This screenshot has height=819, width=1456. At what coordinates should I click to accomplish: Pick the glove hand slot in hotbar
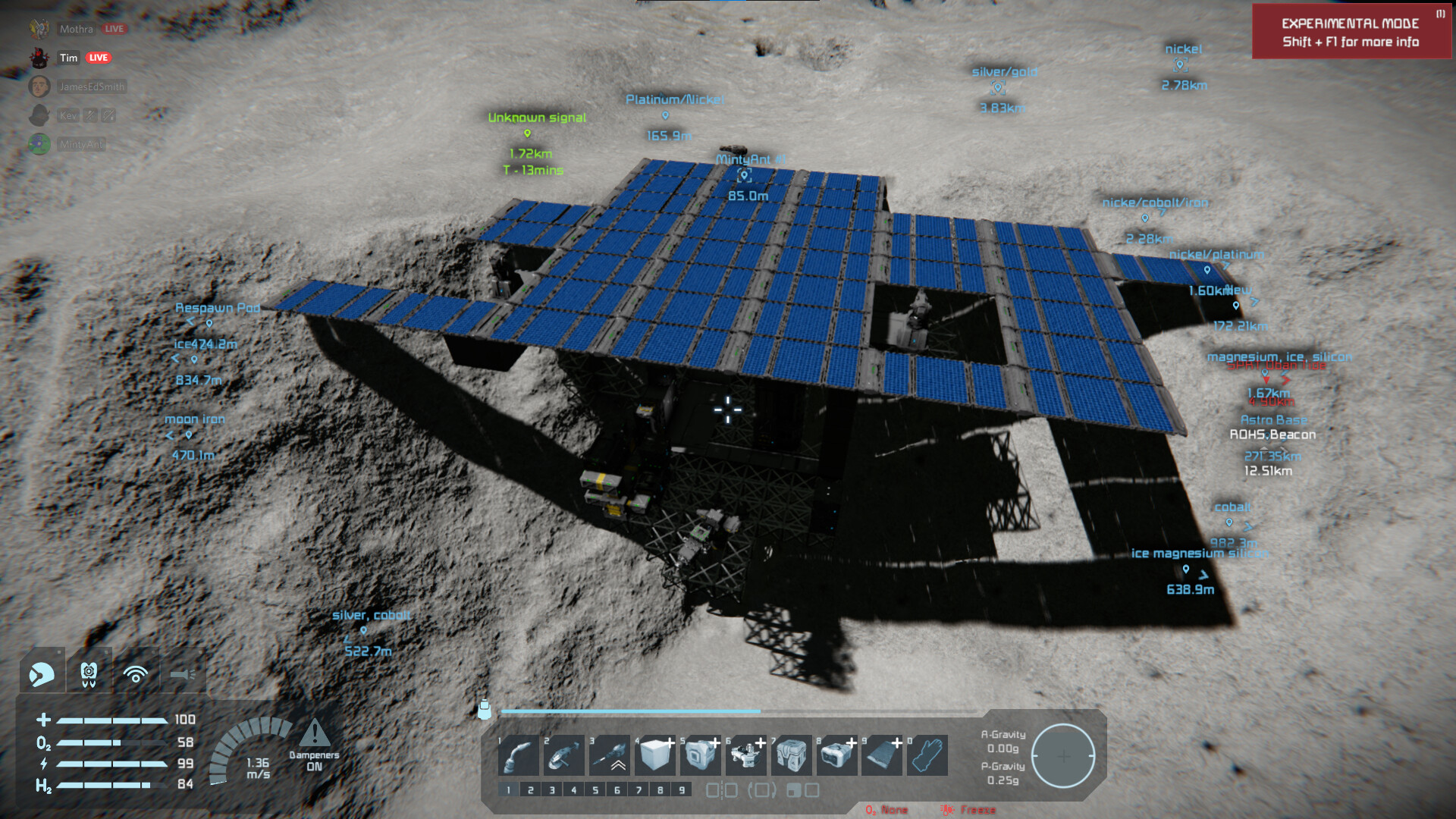click(928, 755)
